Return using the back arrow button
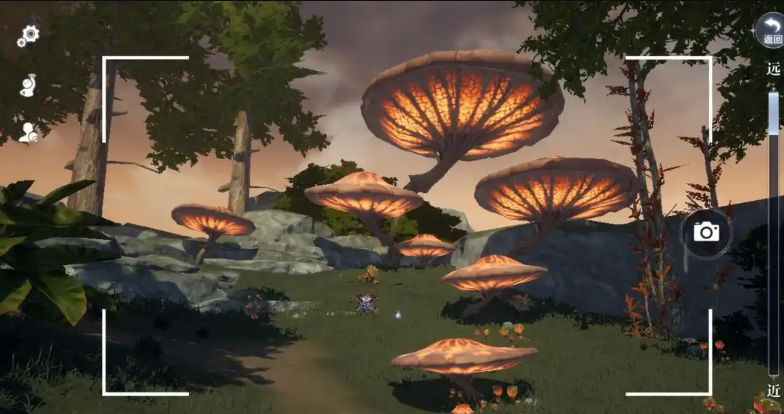 tap(770, 28)
